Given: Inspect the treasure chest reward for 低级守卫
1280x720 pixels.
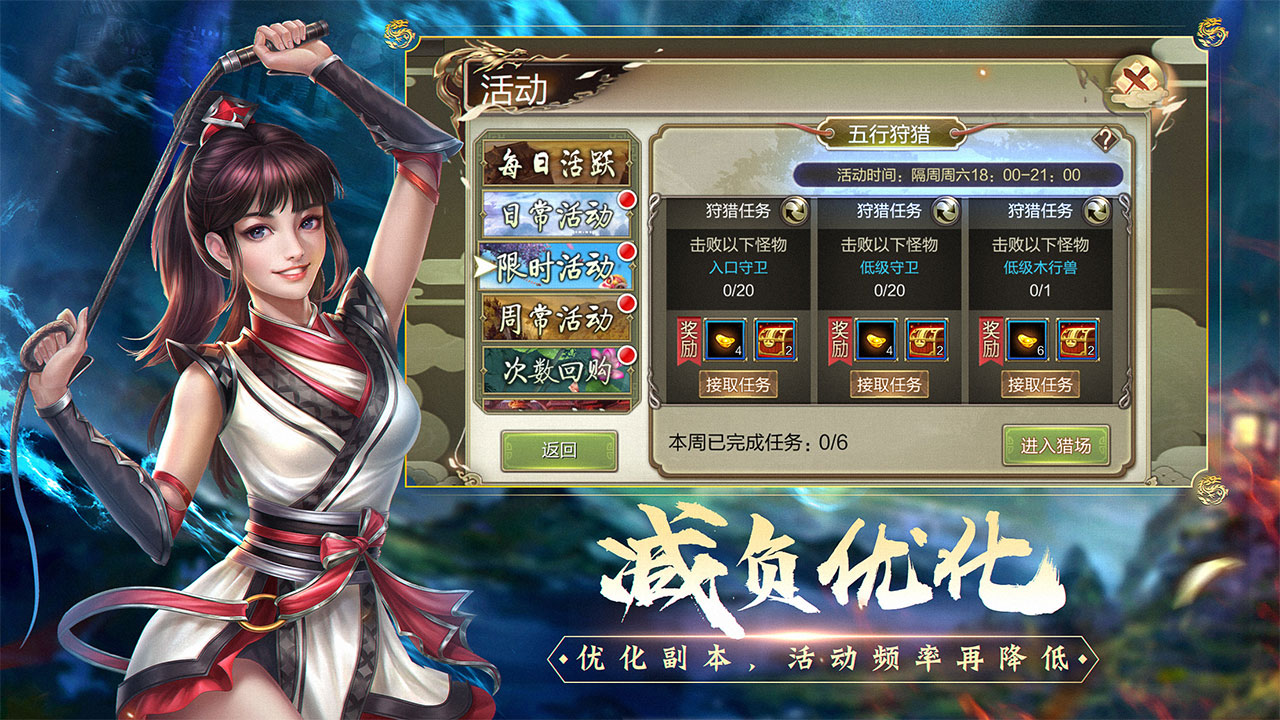Looking at the screenshot, I should click(x=927, y=340).
